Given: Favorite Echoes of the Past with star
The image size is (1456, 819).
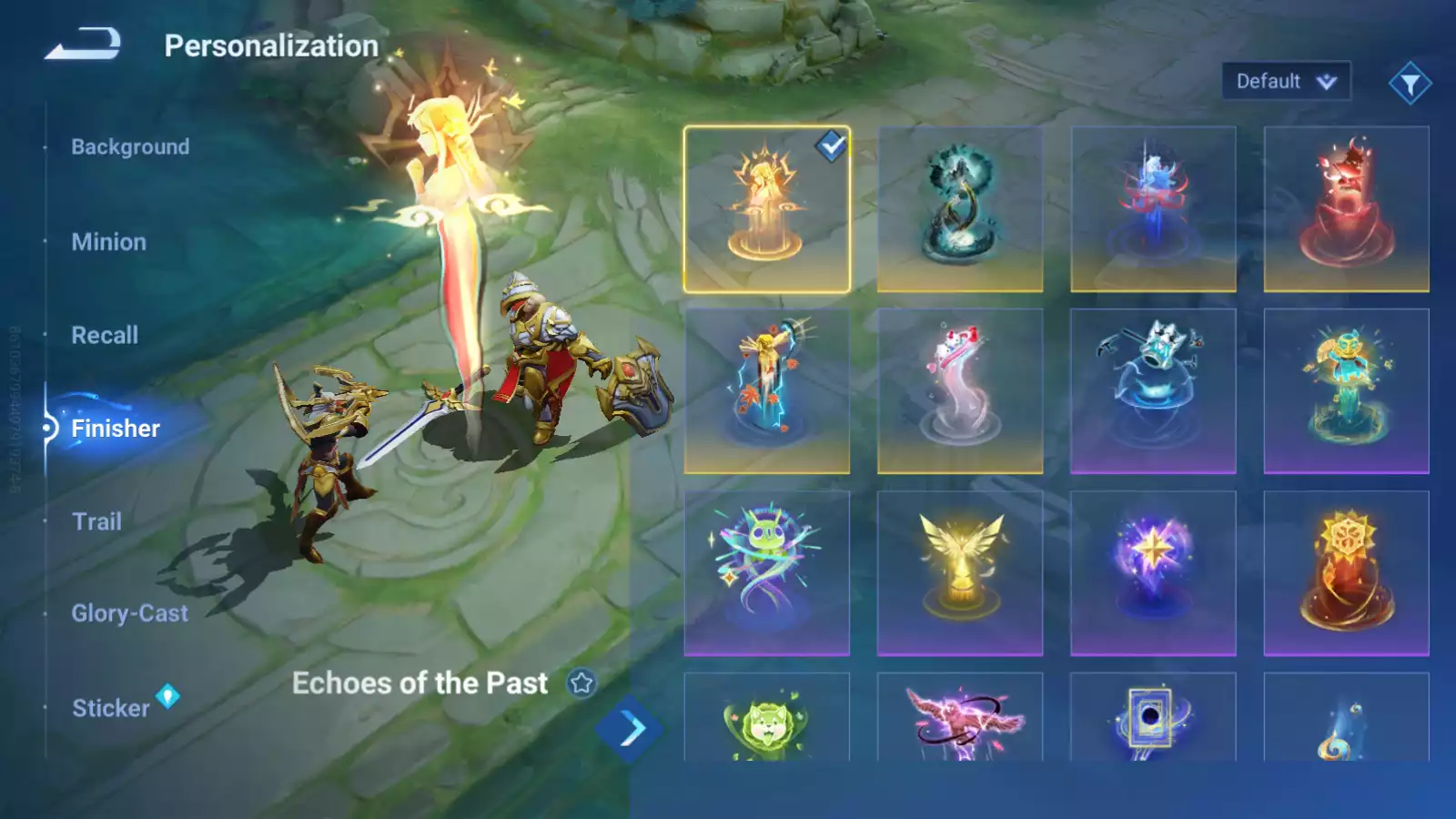Looking at the screenshot, I should [x=581, y=682].
